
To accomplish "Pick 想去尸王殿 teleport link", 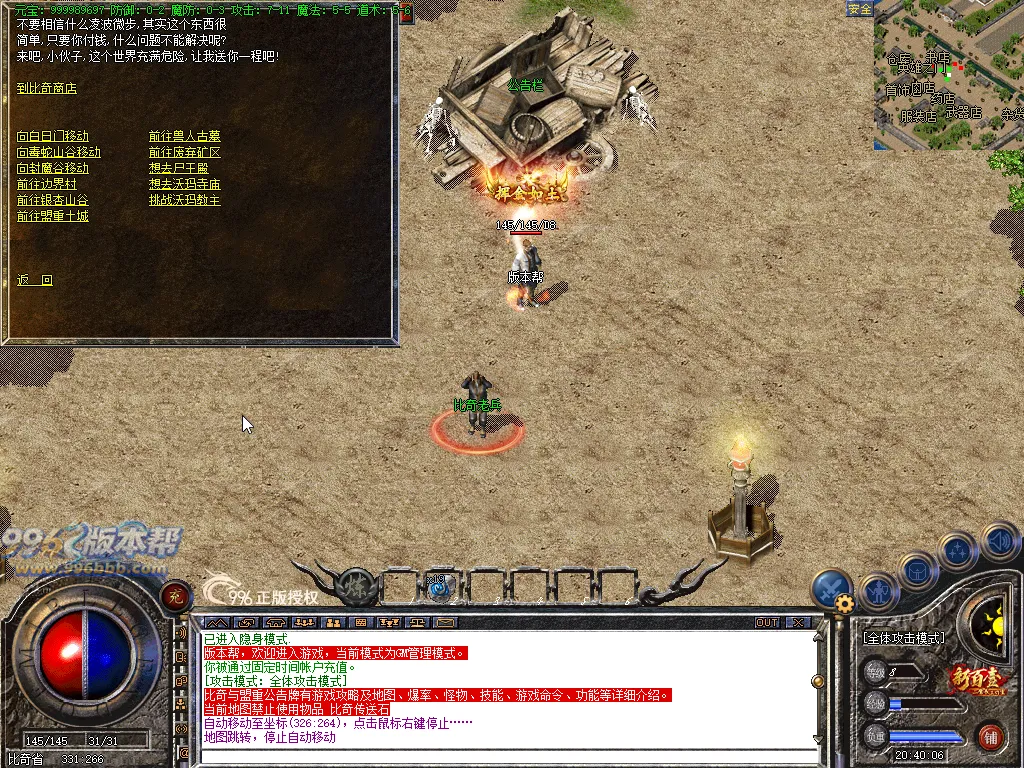I will [178, 168].
